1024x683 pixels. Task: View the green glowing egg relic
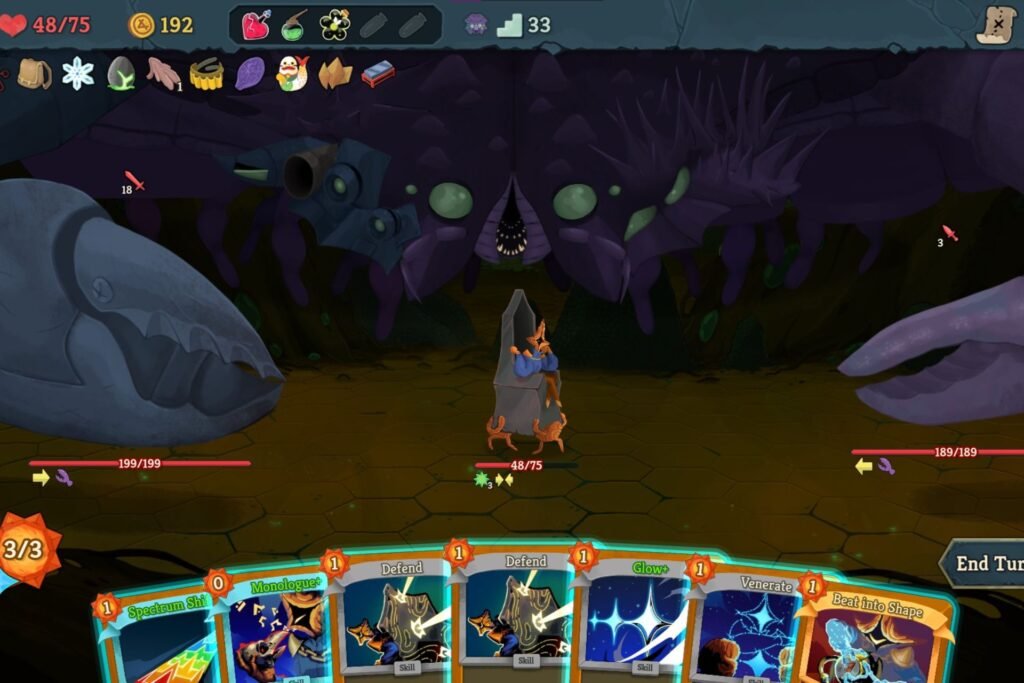(x=120, y=73)
